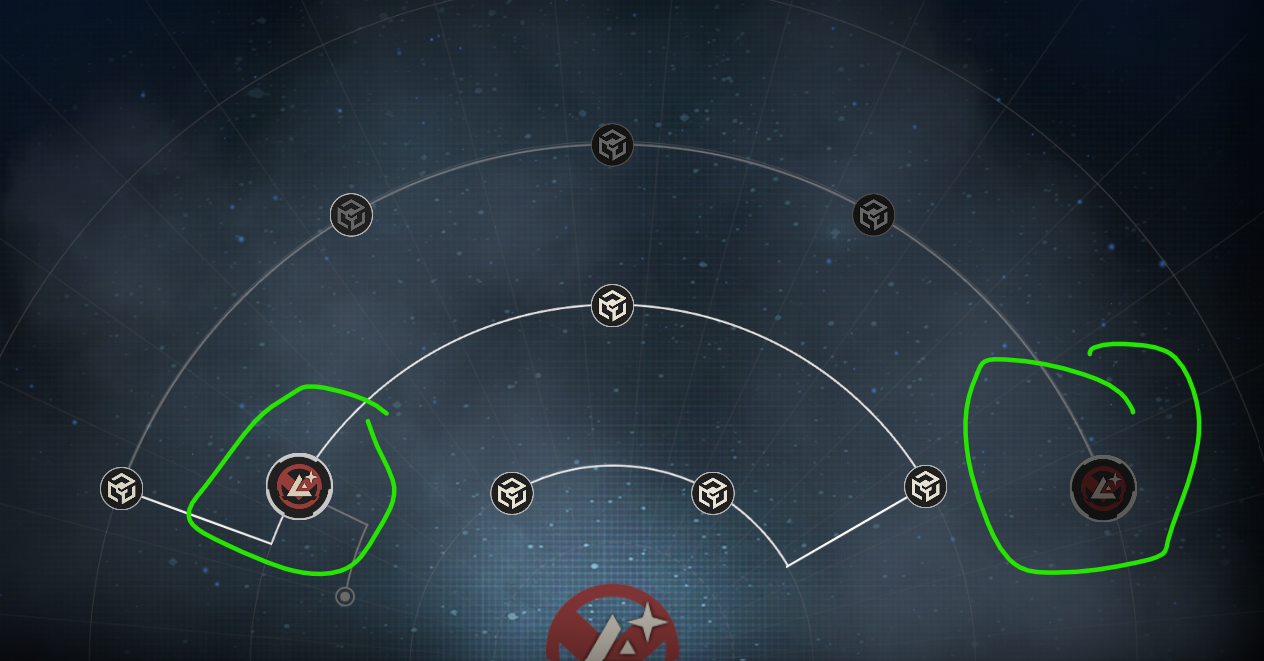Click the small gray ring node below the lit red node
1264x661 pixels.
pyautogui.click(x=345, y=597)
